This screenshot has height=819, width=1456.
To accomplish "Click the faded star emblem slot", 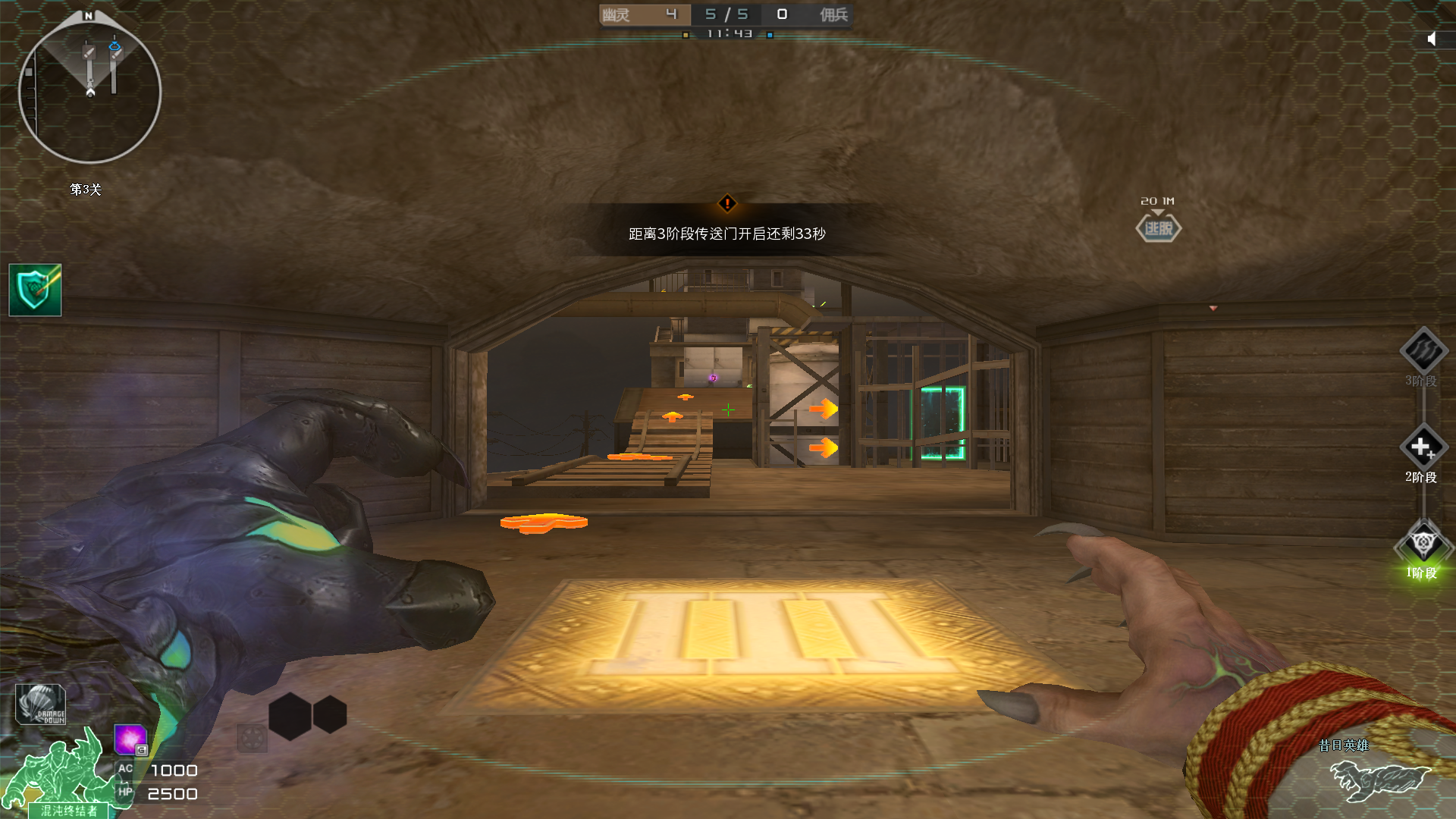I will [252, 737].
